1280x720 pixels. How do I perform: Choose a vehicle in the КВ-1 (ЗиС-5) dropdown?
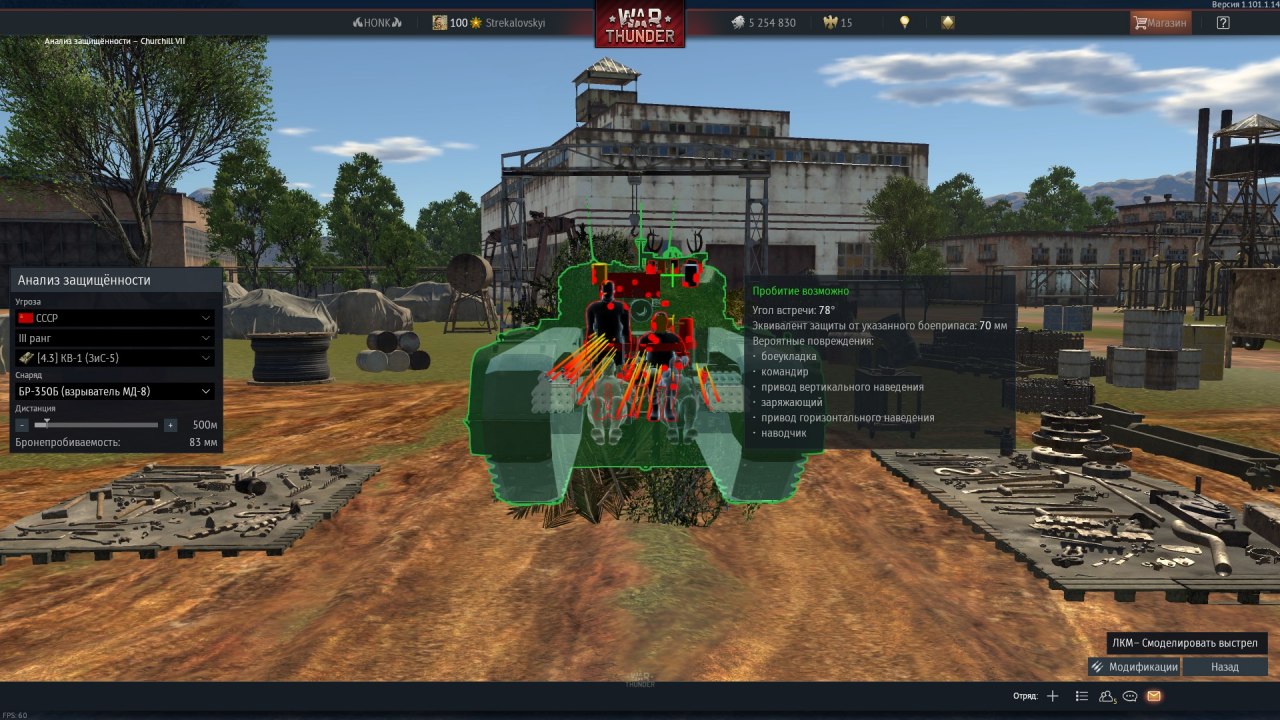coord(115,358)
